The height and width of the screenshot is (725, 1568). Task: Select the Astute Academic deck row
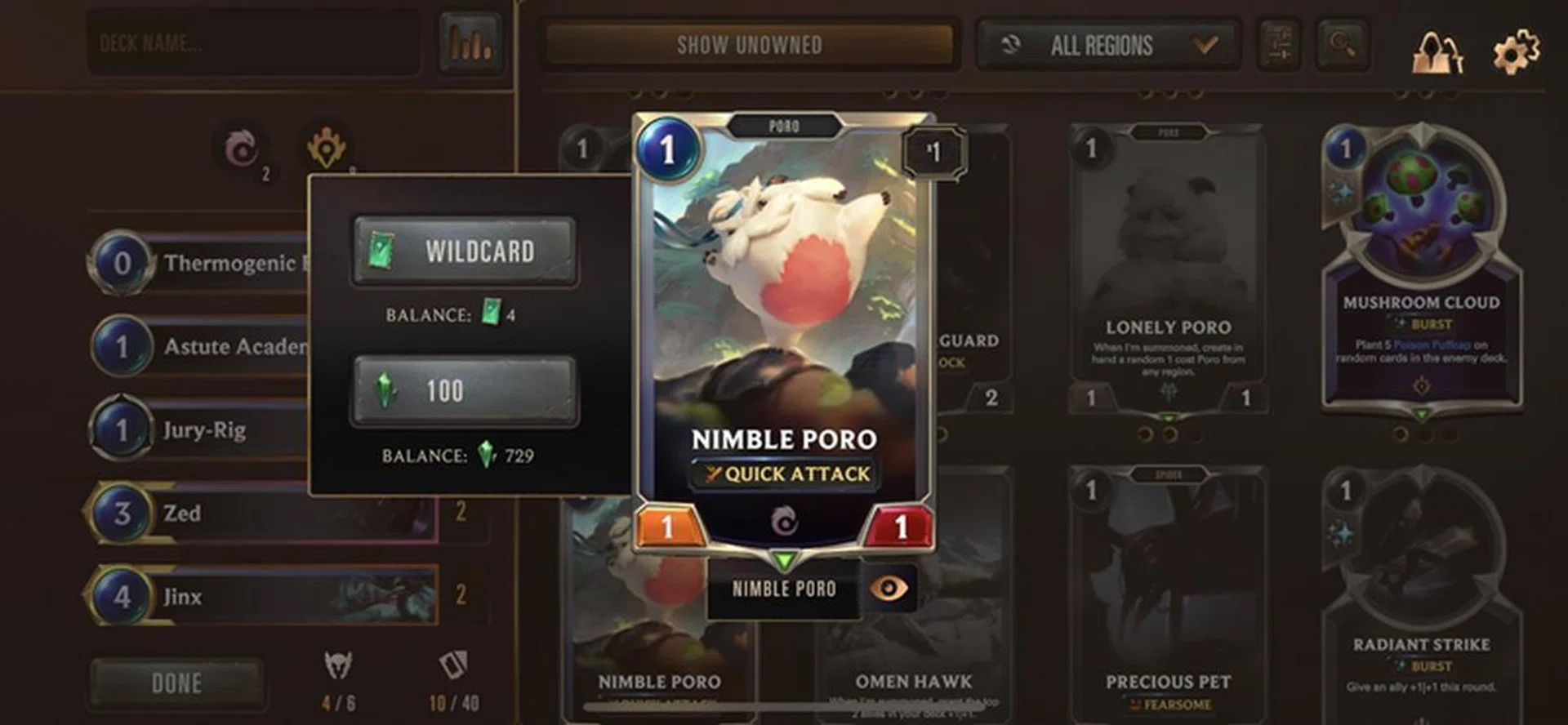coord(204,346)
